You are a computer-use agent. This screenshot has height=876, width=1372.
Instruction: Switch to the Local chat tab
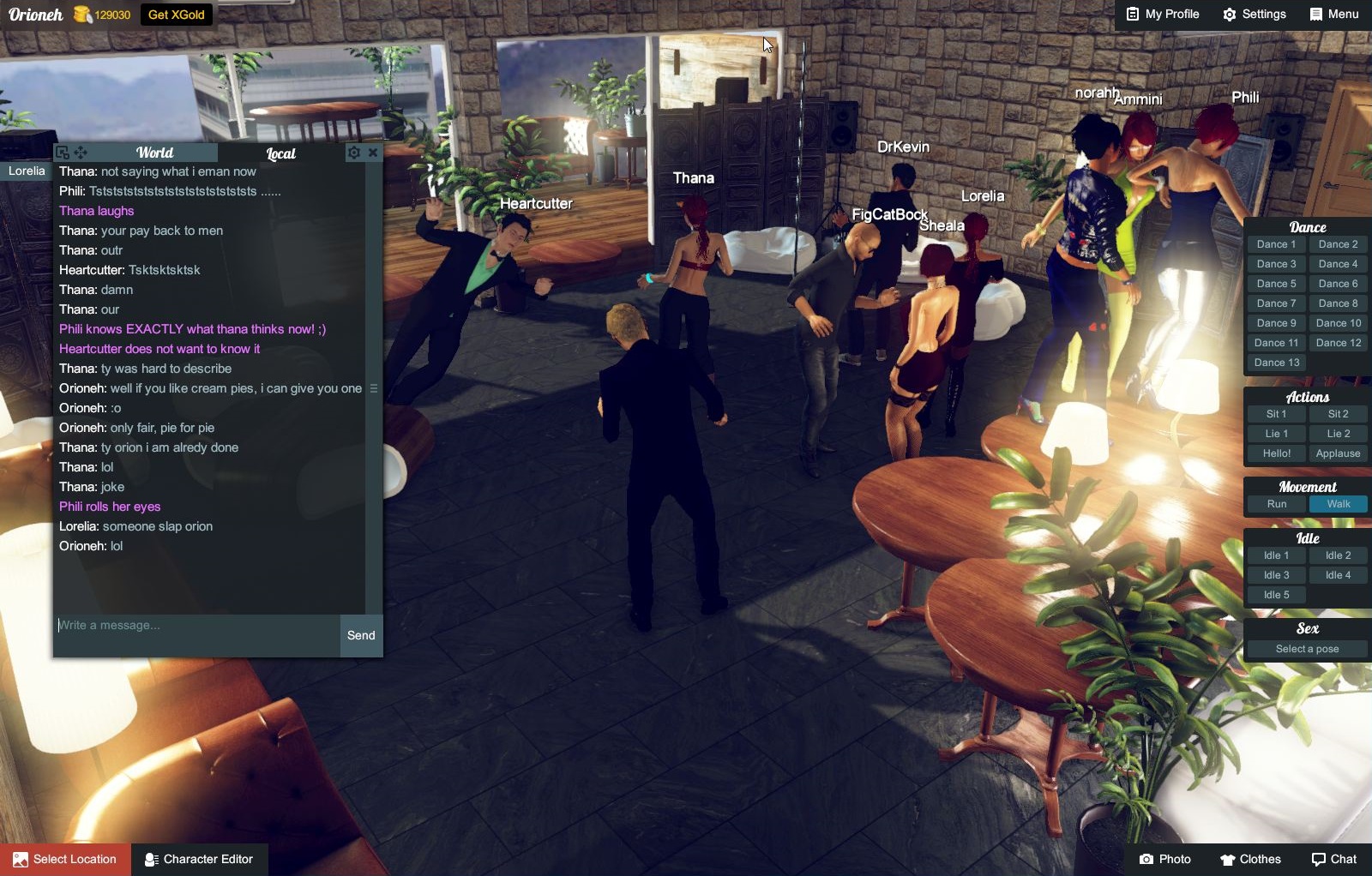[x=280, y=153]
